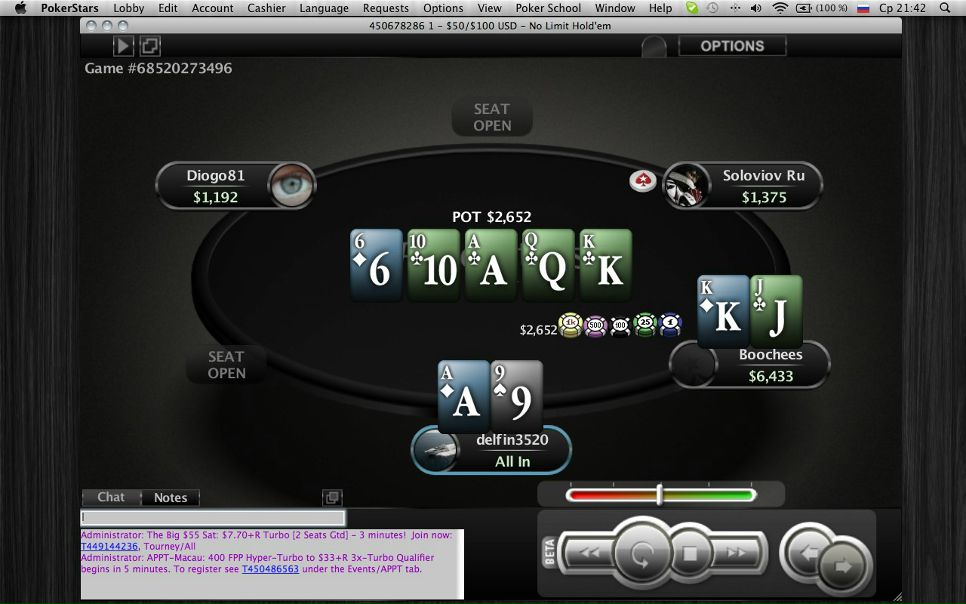Focus the chat text input field

[213, 518]
